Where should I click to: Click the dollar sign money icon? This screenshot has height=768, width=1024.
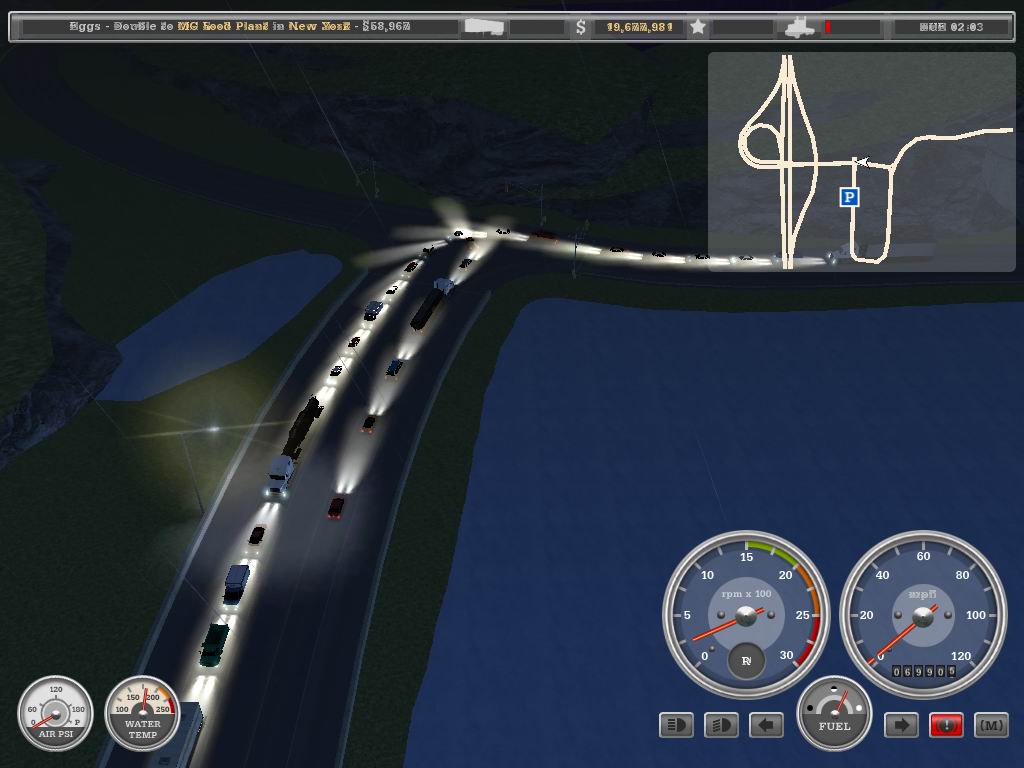(x=581, y=27)
